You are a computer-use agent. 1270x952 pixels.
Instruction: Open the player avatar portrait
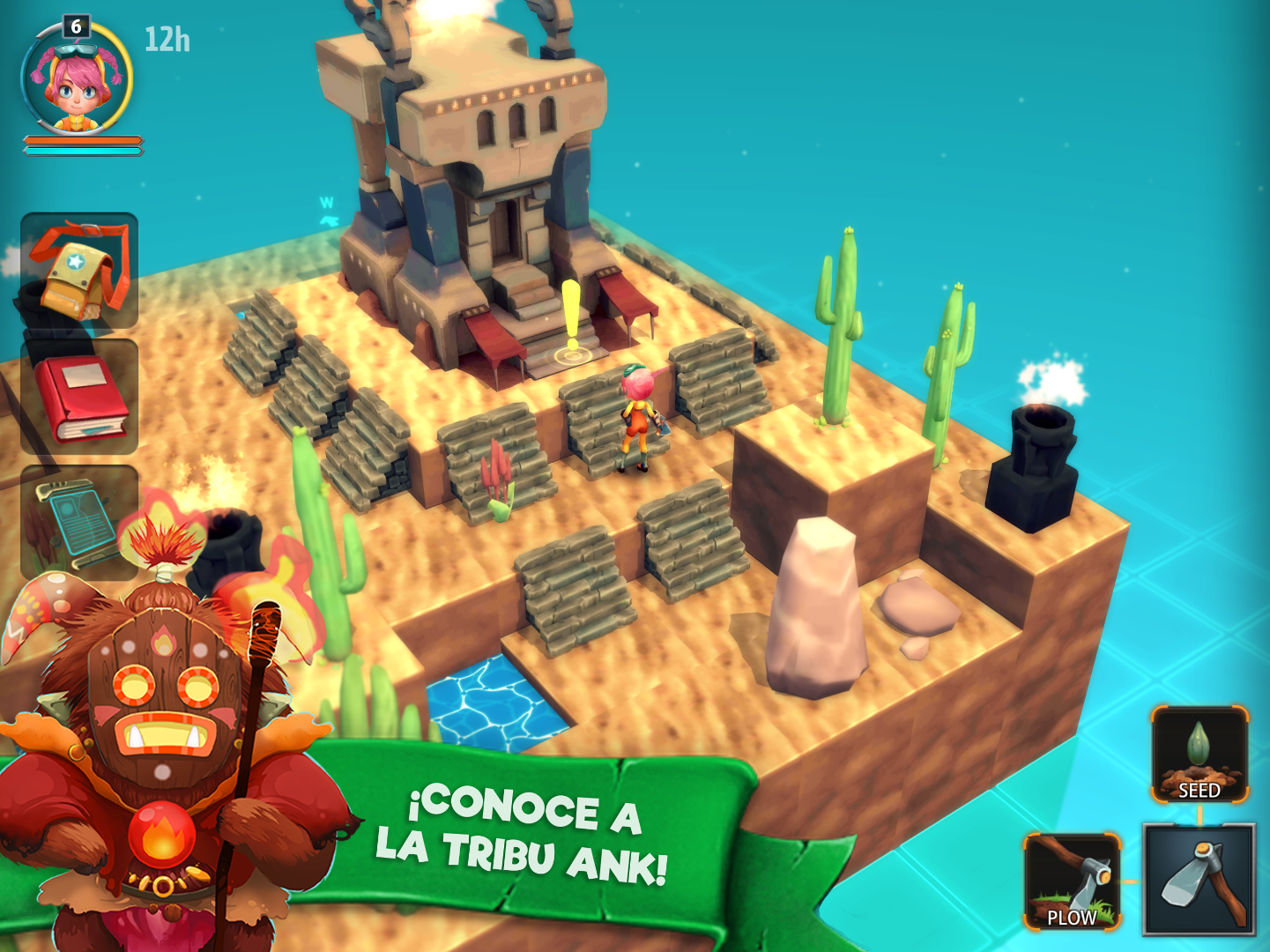75,79
